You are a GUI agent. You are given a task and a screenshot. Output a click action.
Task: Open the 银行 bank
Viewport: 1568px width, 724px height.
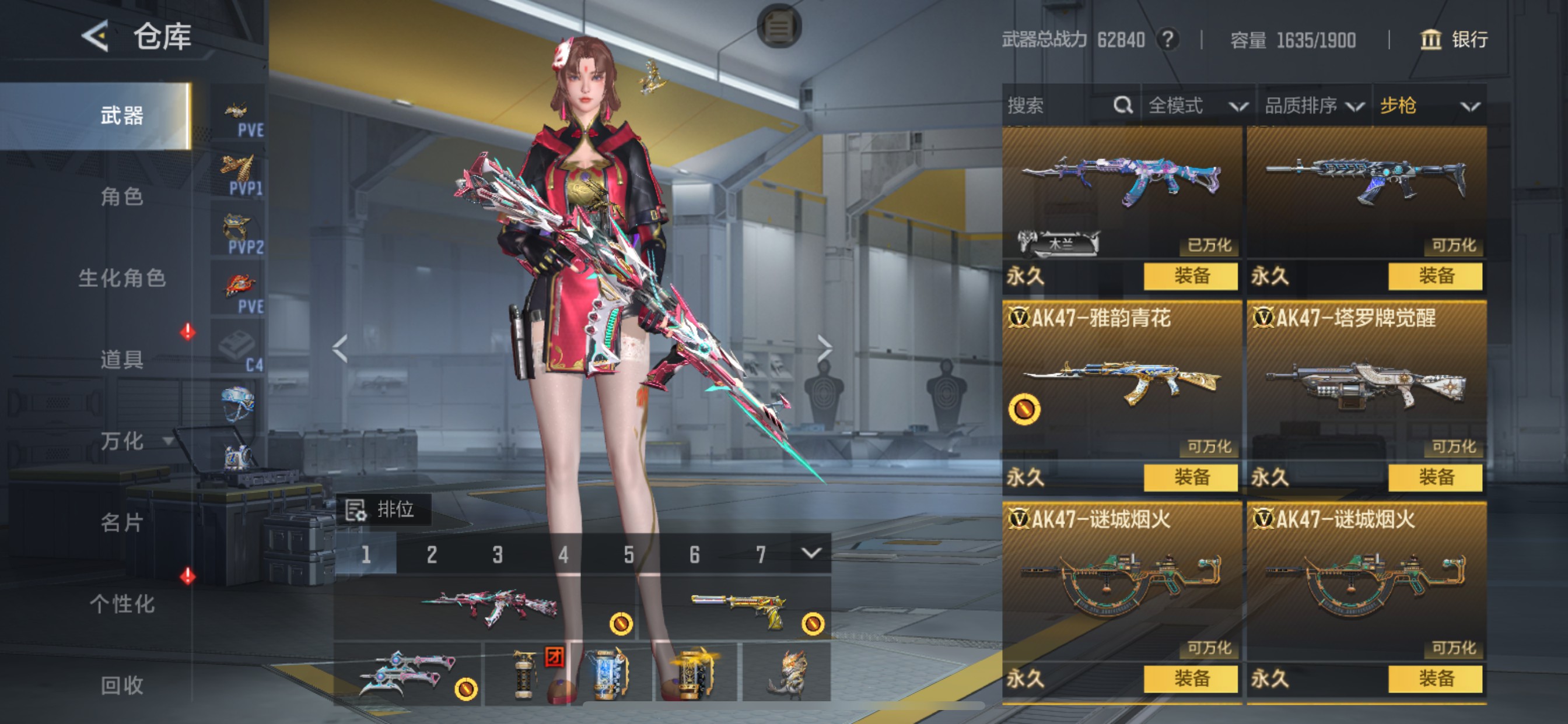pos(1454,40)
